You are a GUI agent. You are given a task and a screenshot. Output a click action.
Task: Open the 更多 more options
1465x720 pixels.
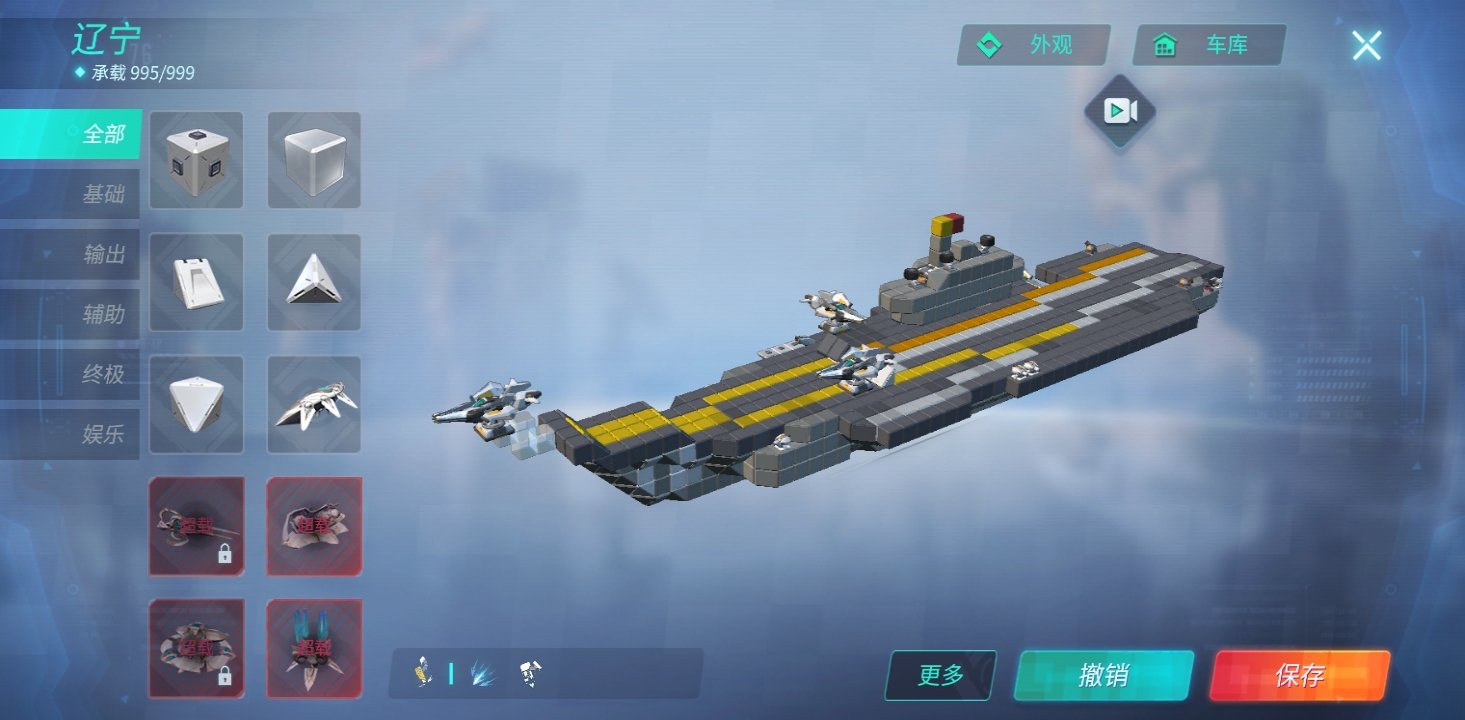tap(941, 676)
